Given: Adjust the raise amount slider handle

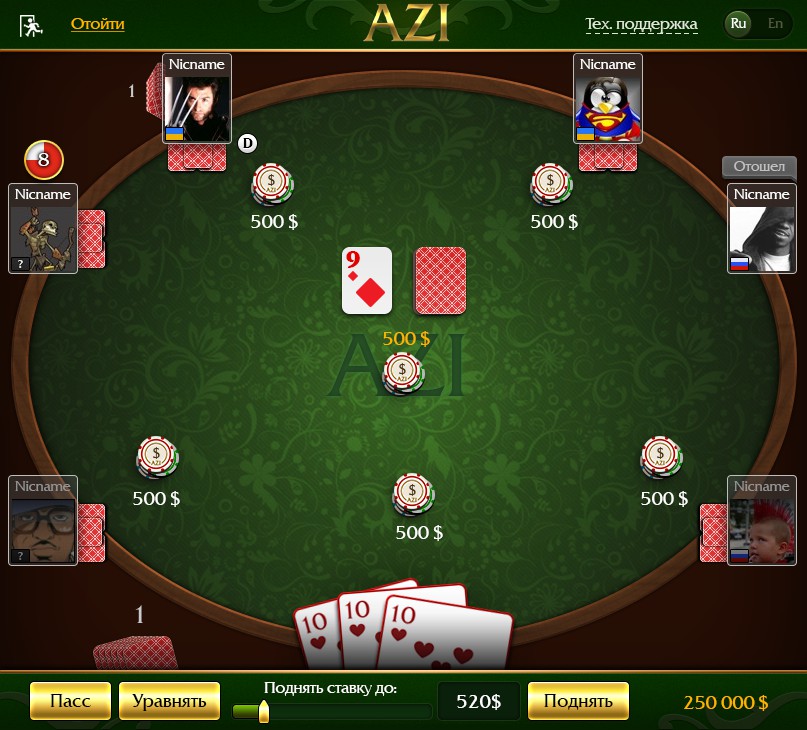Looking at the screenshot, I should [x=264, y=711].
